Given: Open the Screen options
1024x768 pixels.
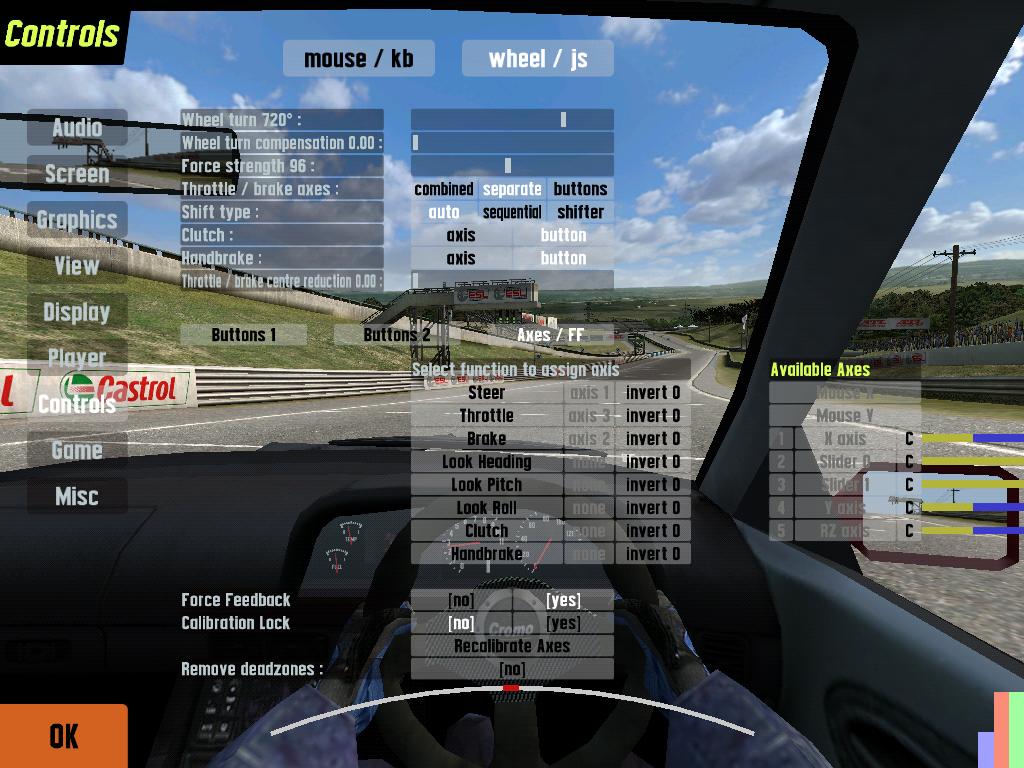Looking at the screenshot, I should pyautogui.click(x=77, y=174).
